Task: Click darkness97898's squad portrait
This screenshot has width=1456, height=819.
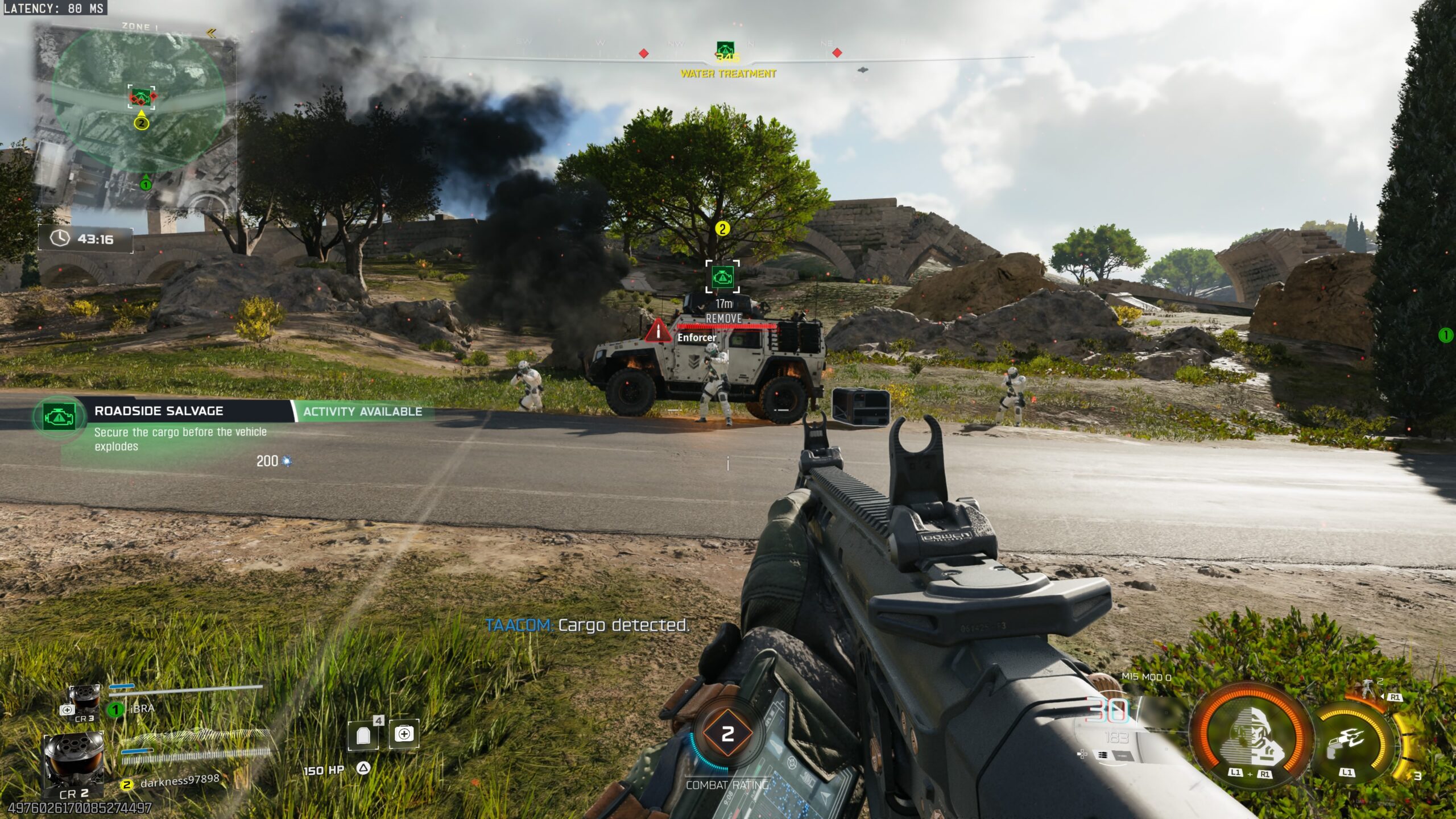Action: (x=74, y=762)
